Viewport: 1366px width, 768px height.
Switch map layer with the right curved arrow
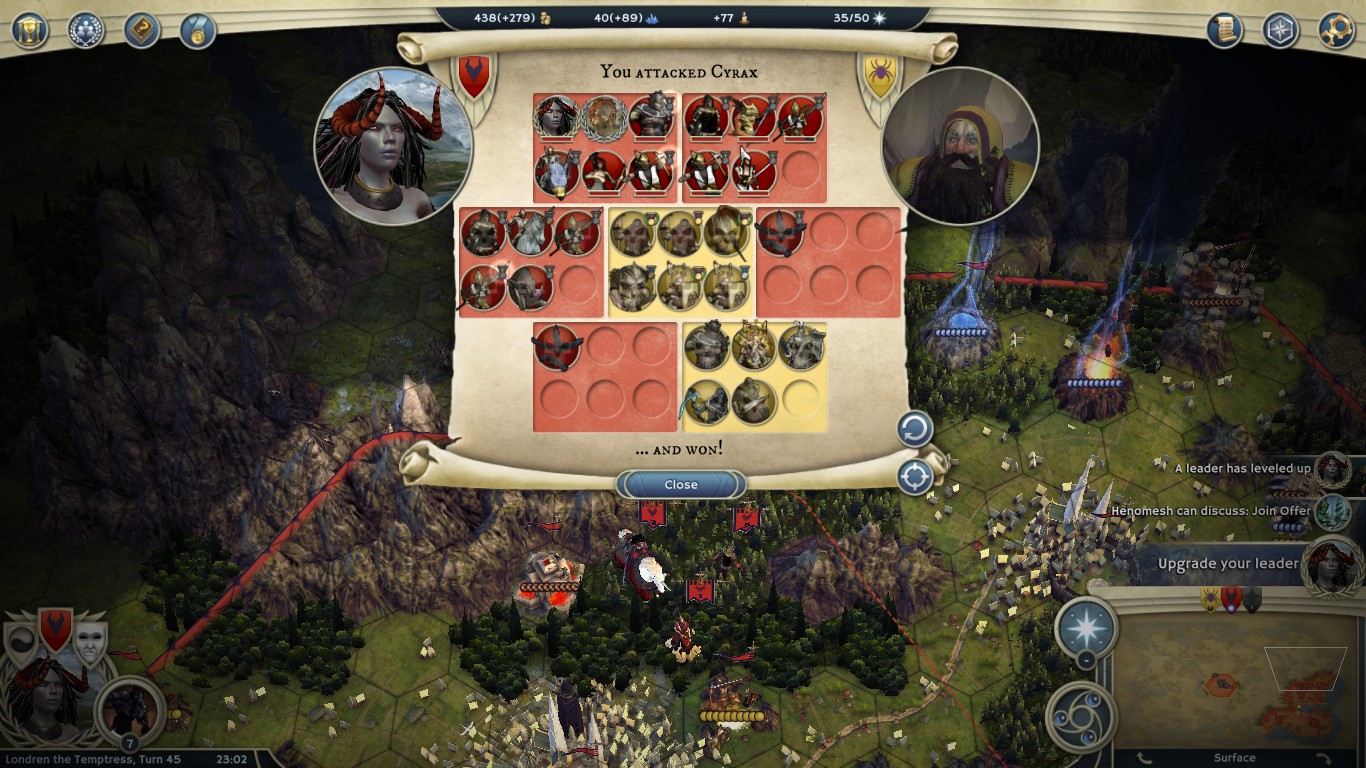coord(1322,759)
